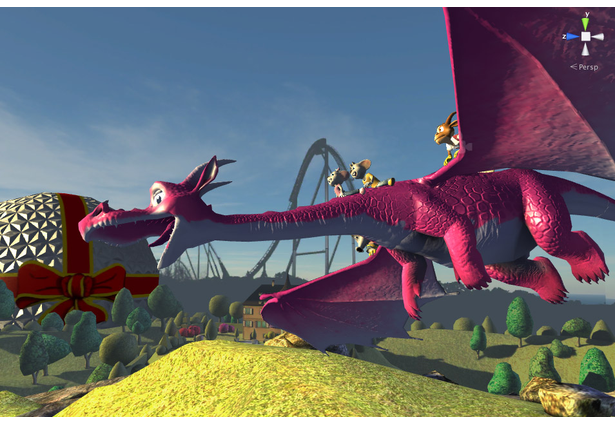Click the gray bottom cone on the gizmo

[586, 51]
